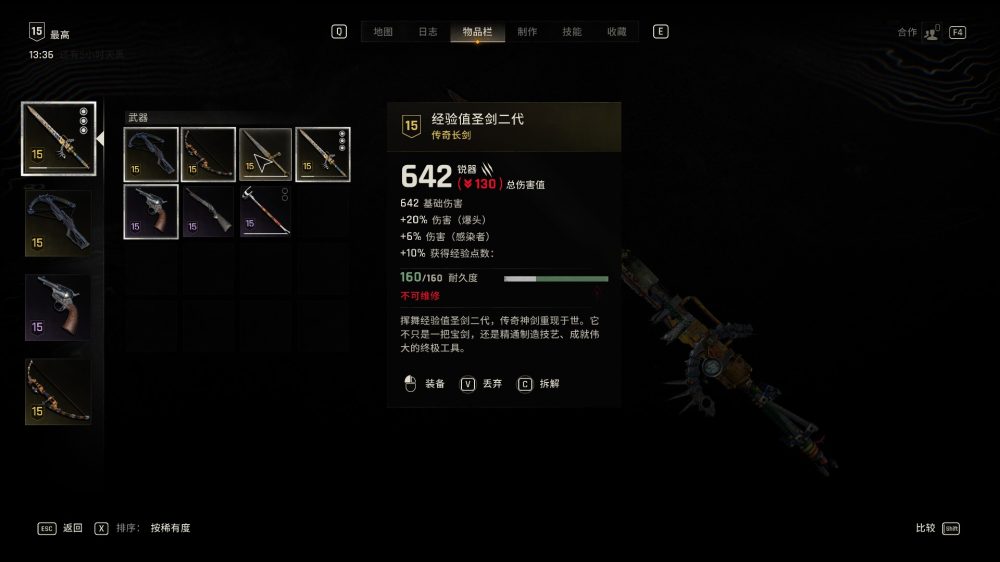1000x562 pixels.
Task: Choose the shotgun in the 武器 grid
Action: click(x=208, y=211)
